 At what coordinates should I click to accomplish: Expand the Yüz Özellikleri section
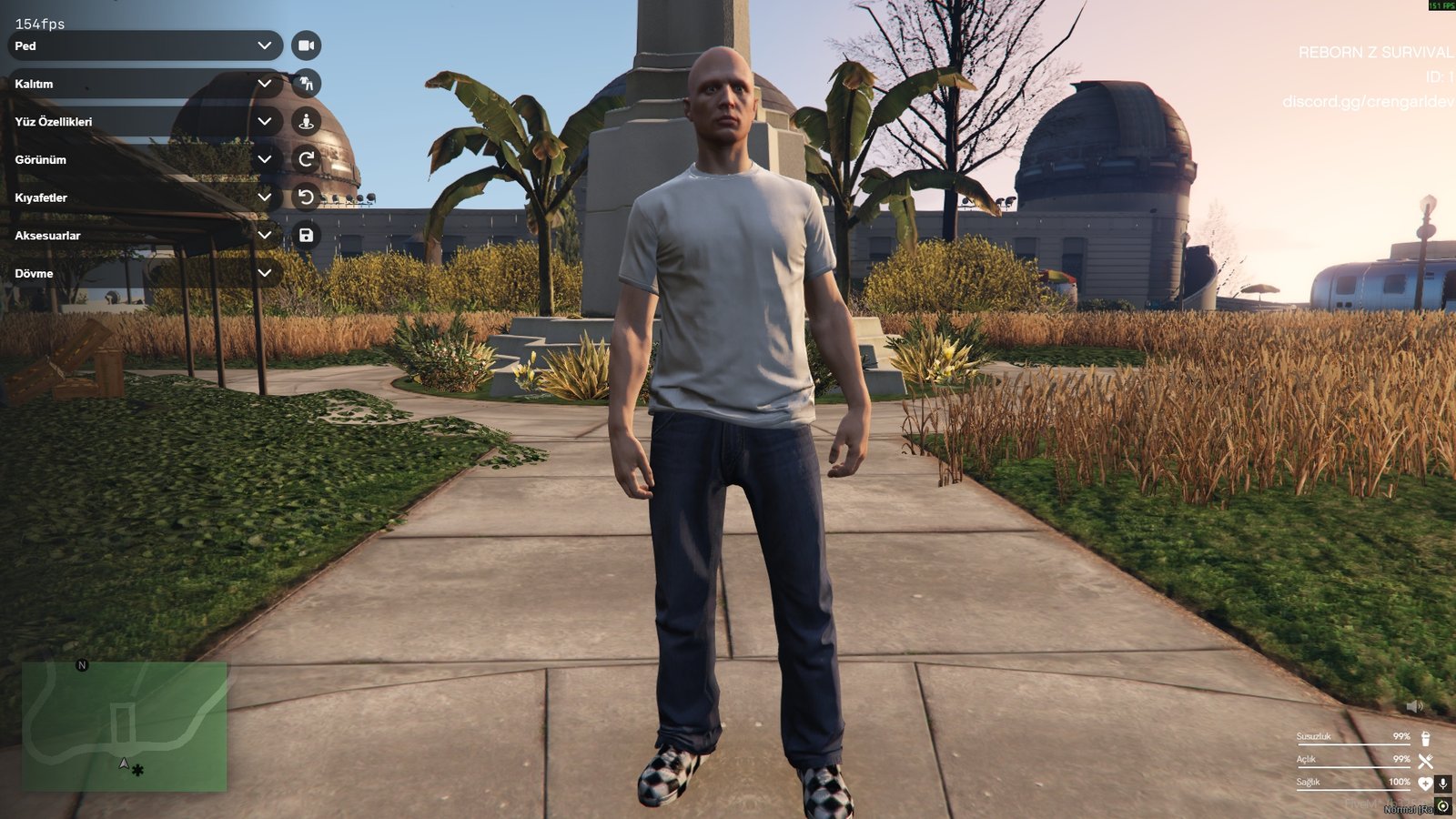[141, 120]
